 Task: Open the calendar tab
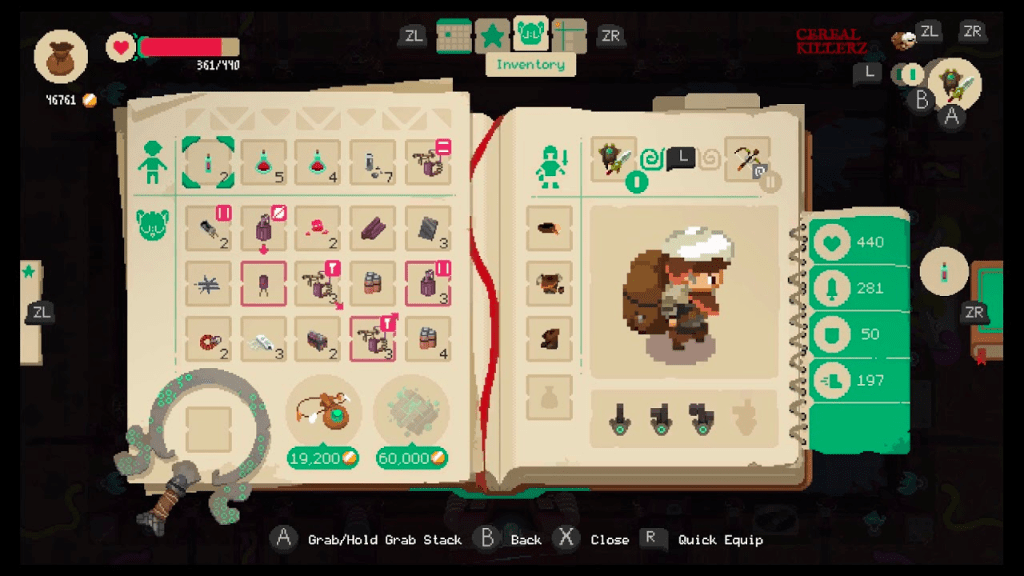(454, 36)
